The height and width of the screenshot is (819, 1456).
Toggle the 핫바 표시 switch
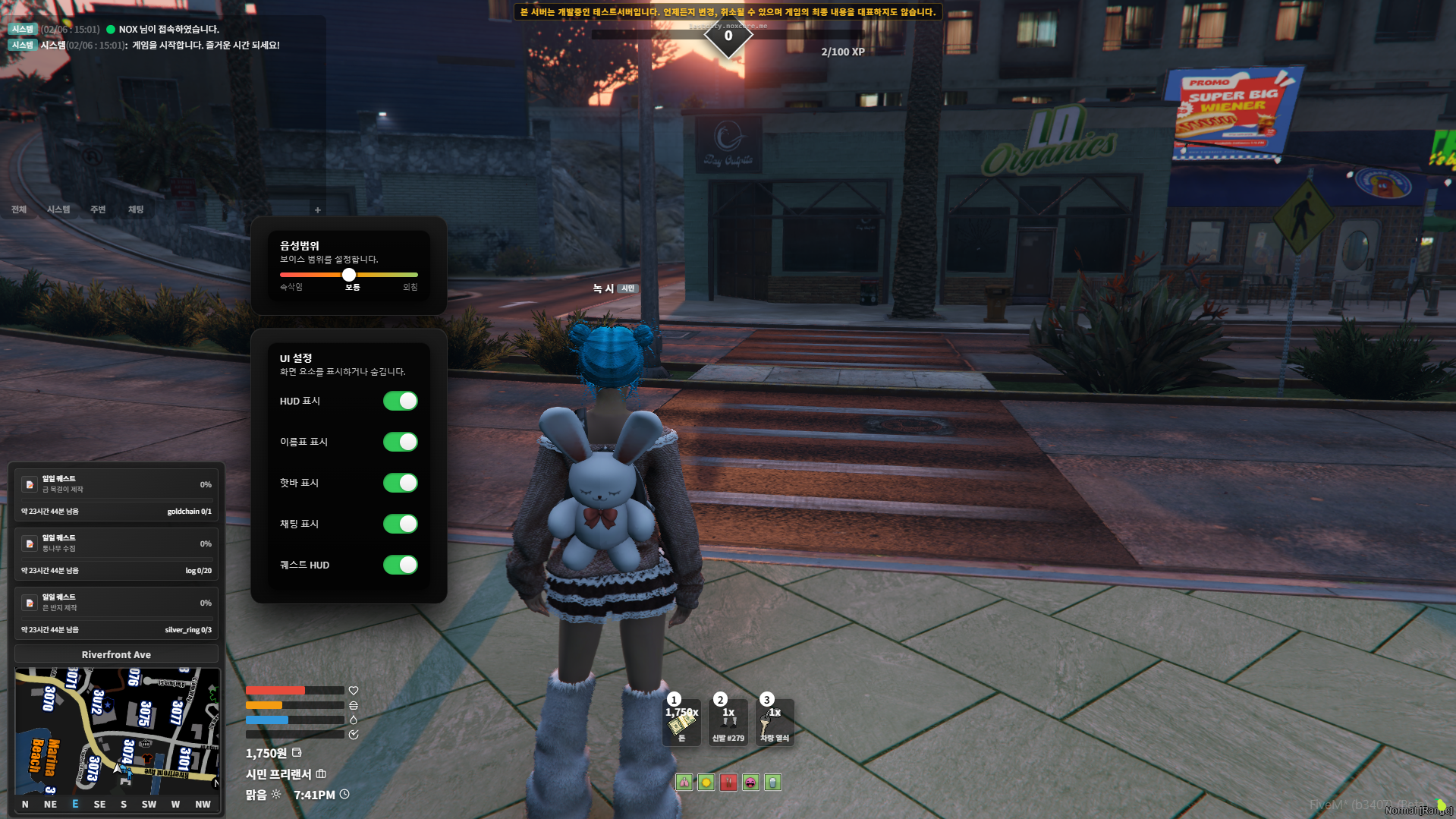(400, 483)
